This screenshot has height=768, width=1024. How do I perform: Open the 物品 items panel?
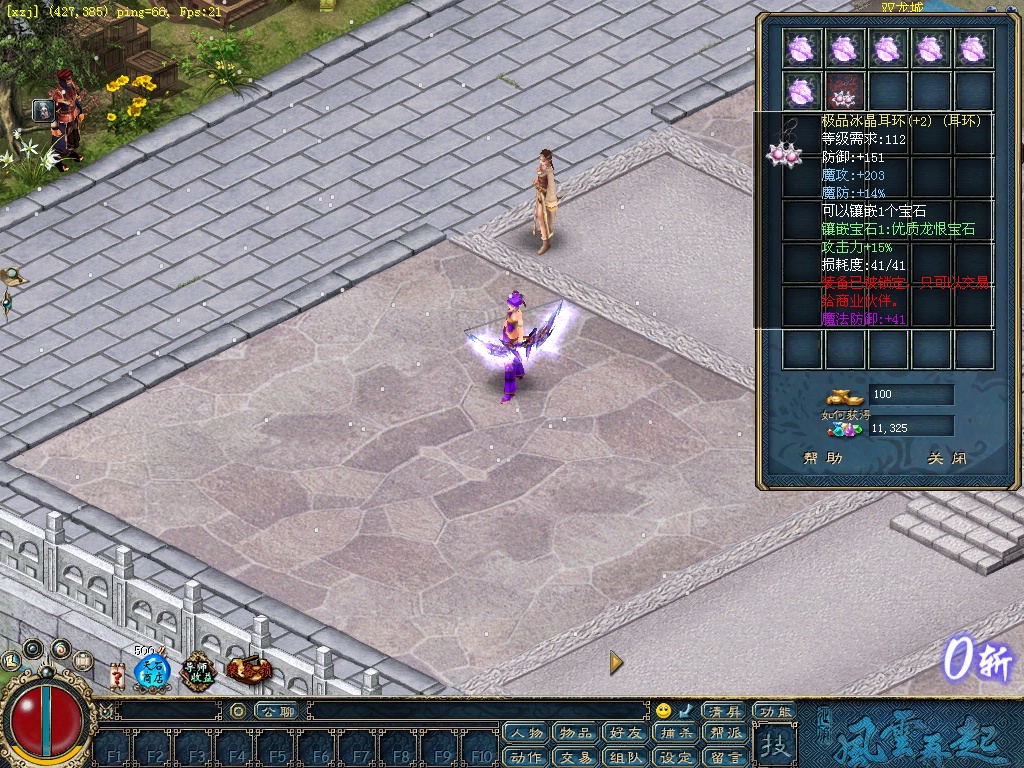pos(576,734)
